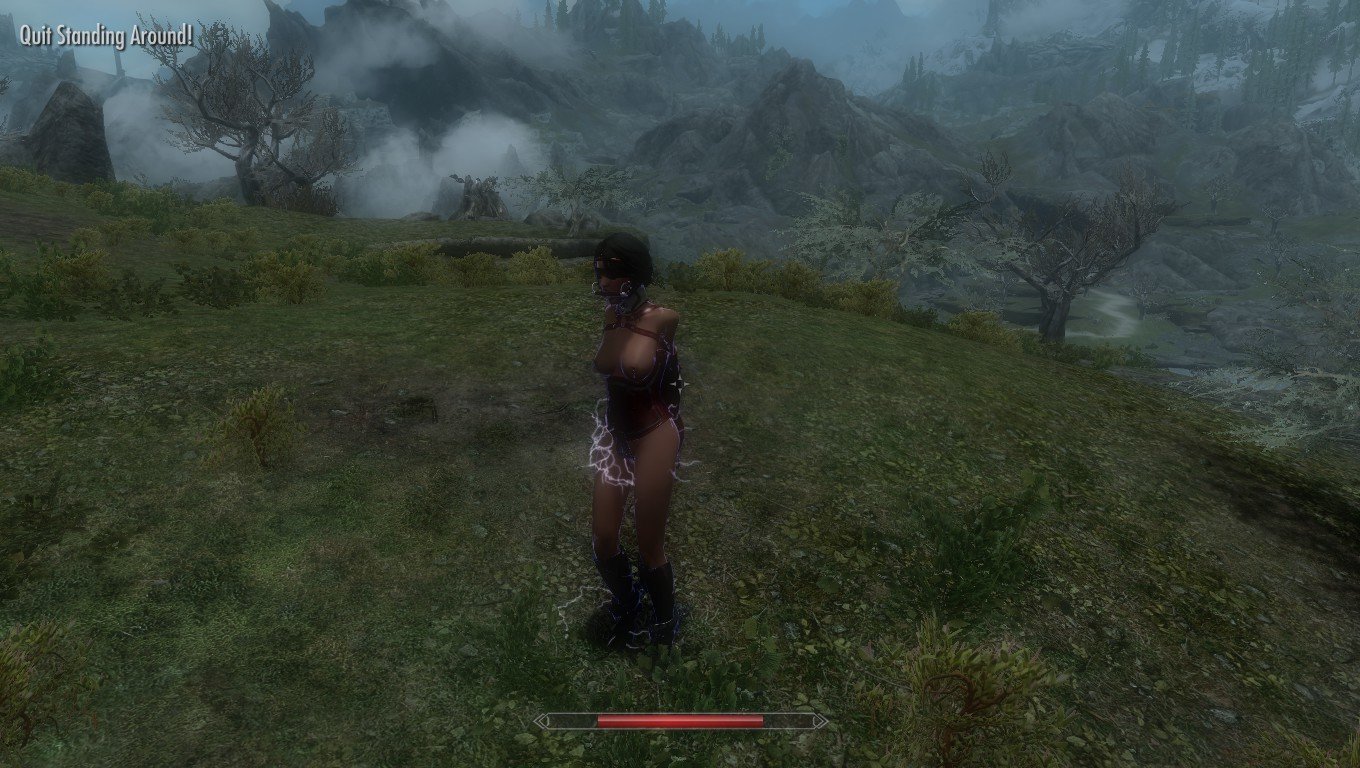Click the right diamond cap of the health bar
1360x768 pixels.
820,719
